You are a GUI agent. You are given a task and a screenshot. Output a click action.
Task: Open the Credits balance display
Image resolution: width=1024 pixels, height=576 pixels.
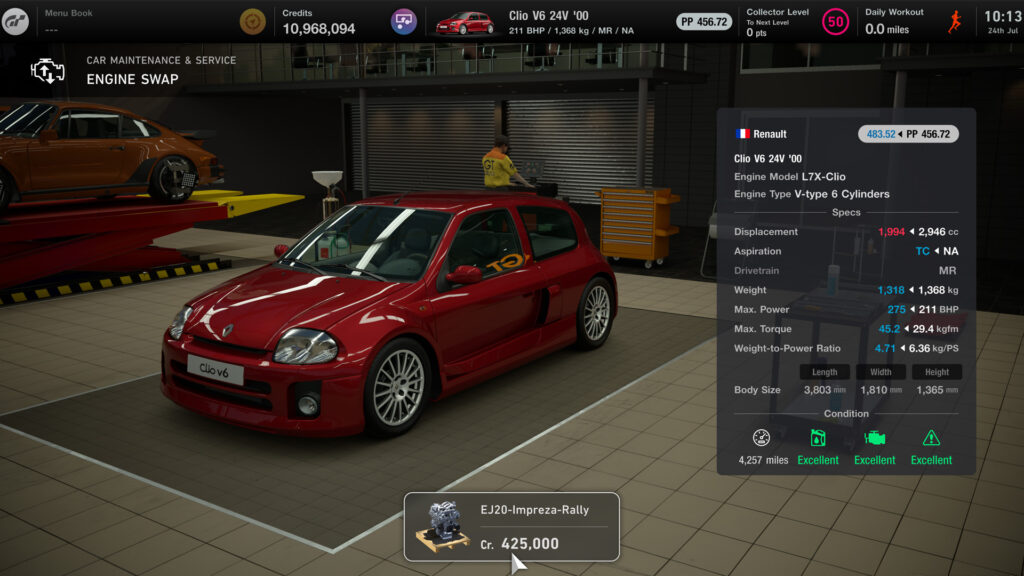(300, 21)
